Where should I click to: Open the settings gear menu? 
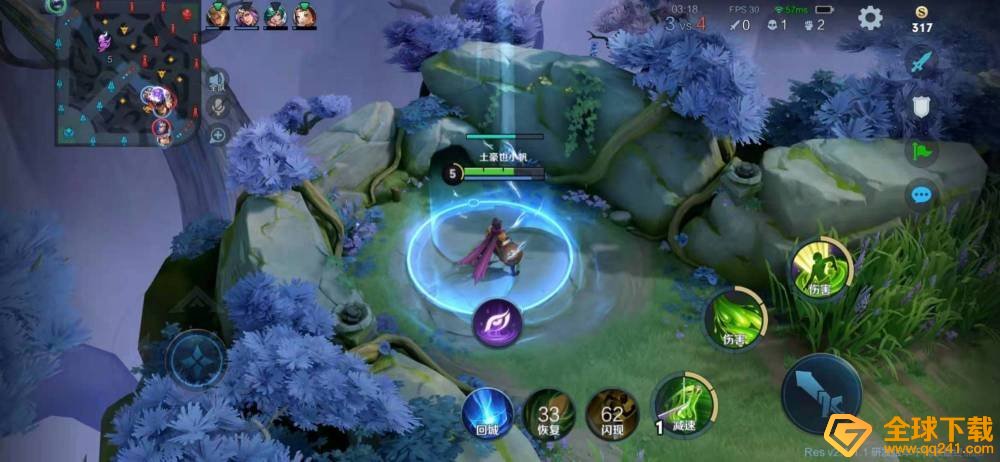[x=870, y=17]
